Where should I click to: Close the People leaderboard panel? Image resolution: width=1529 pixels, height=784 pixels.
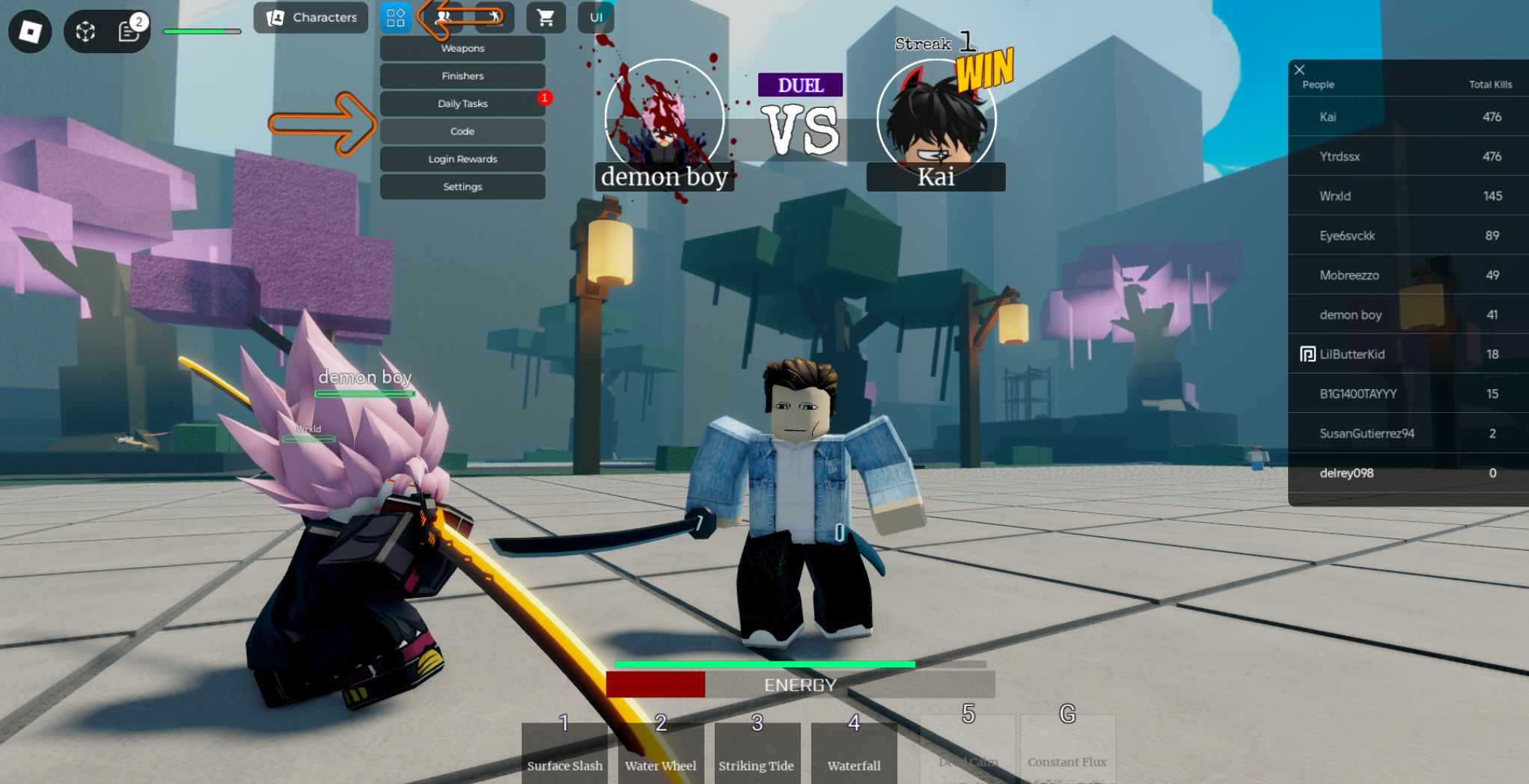pyautogui.click(x=1299, y=69)
